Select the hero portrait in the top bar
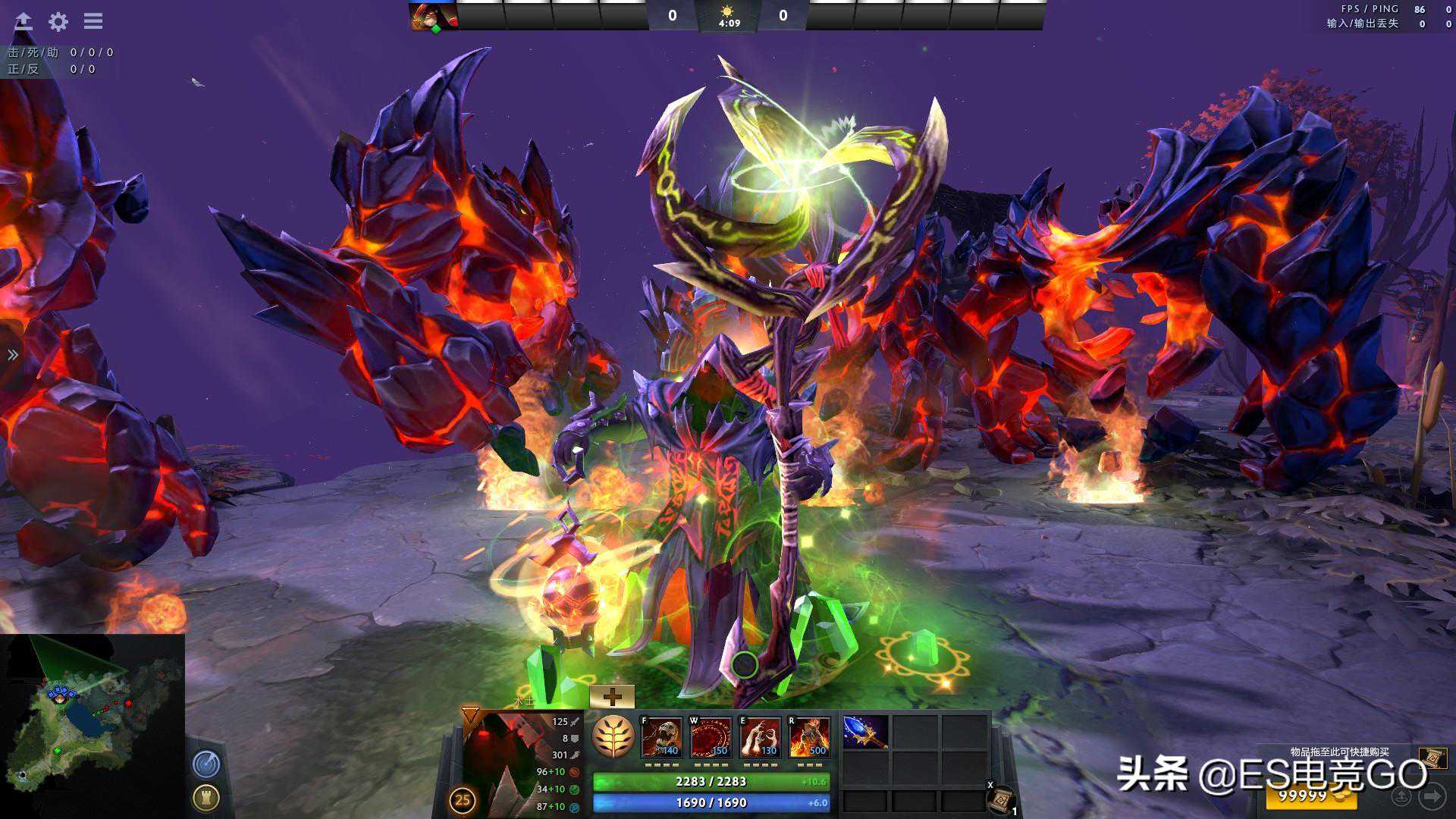The image size is (1456, 819). [x=433, y=16]
